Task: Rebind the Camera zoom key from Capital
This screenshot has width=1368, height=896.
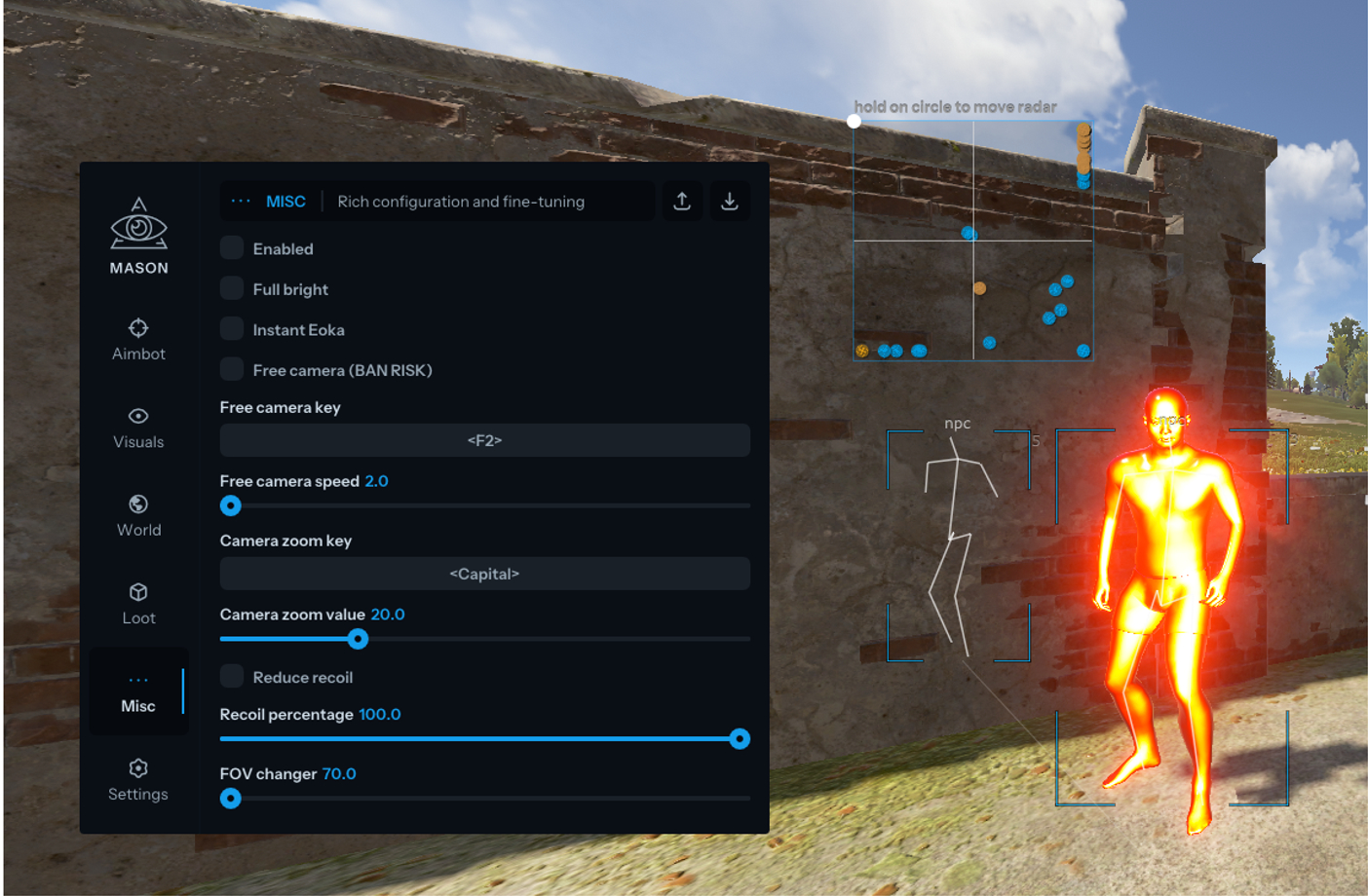Action: (x=483, y=574)
